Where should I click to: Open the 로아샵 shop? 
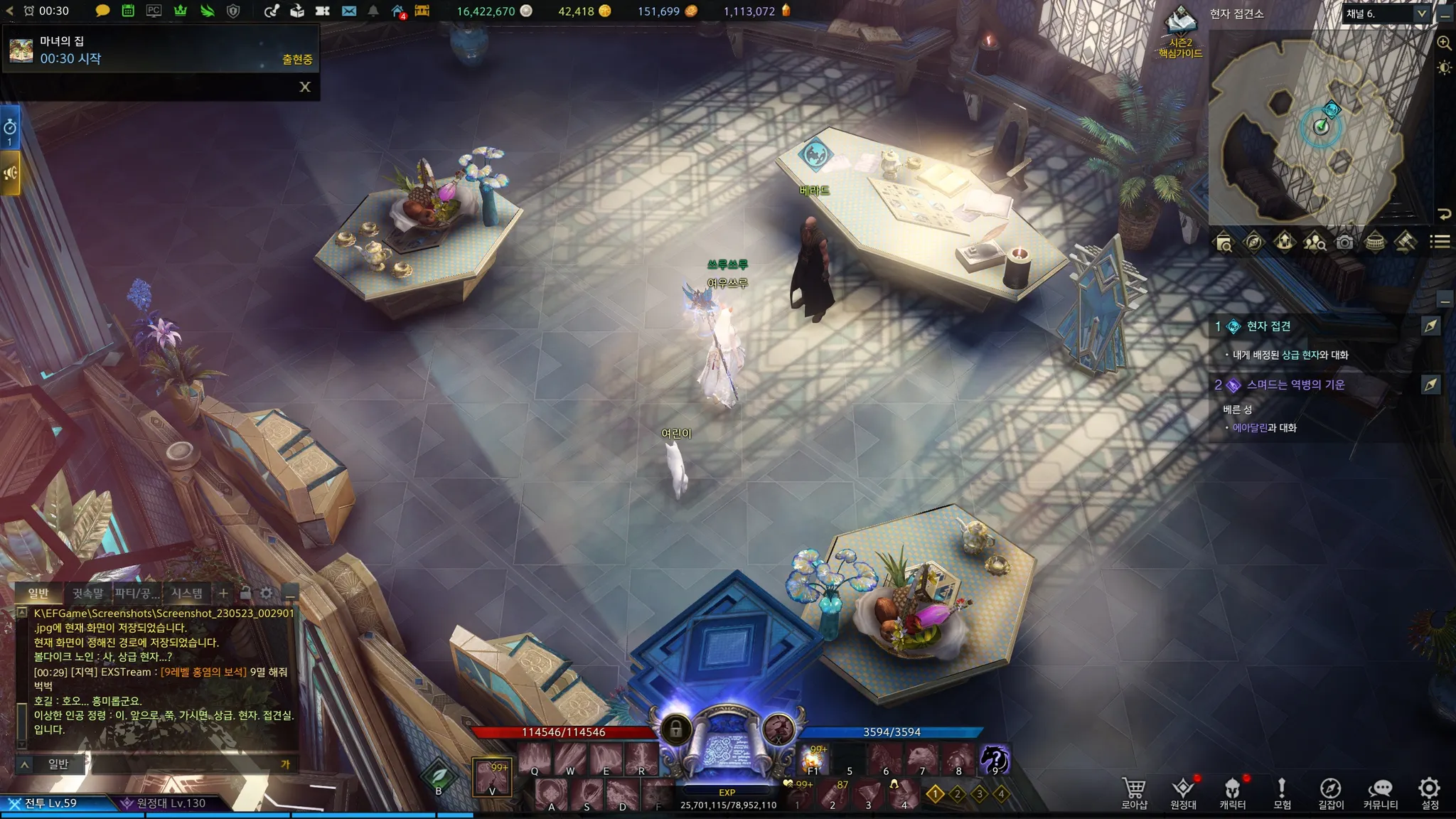pos(1134,793)
